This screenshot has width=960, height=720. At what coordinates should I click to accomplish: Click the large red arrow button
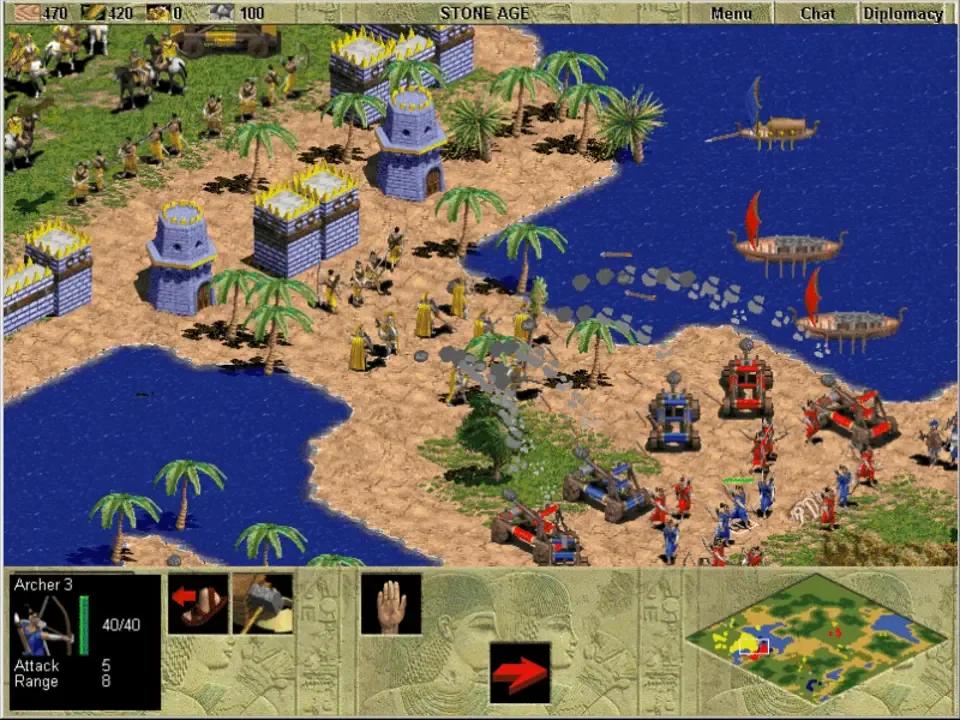click(520, 672)
